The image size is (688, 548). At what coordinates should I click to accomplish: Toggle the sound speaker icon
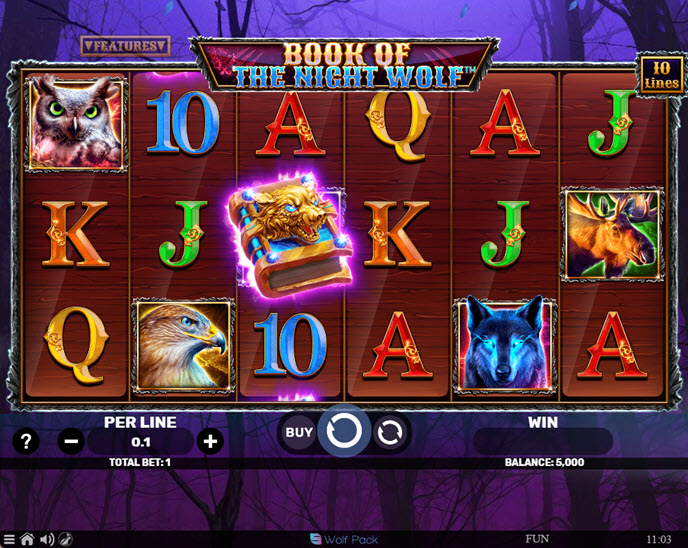click(46, 540)
